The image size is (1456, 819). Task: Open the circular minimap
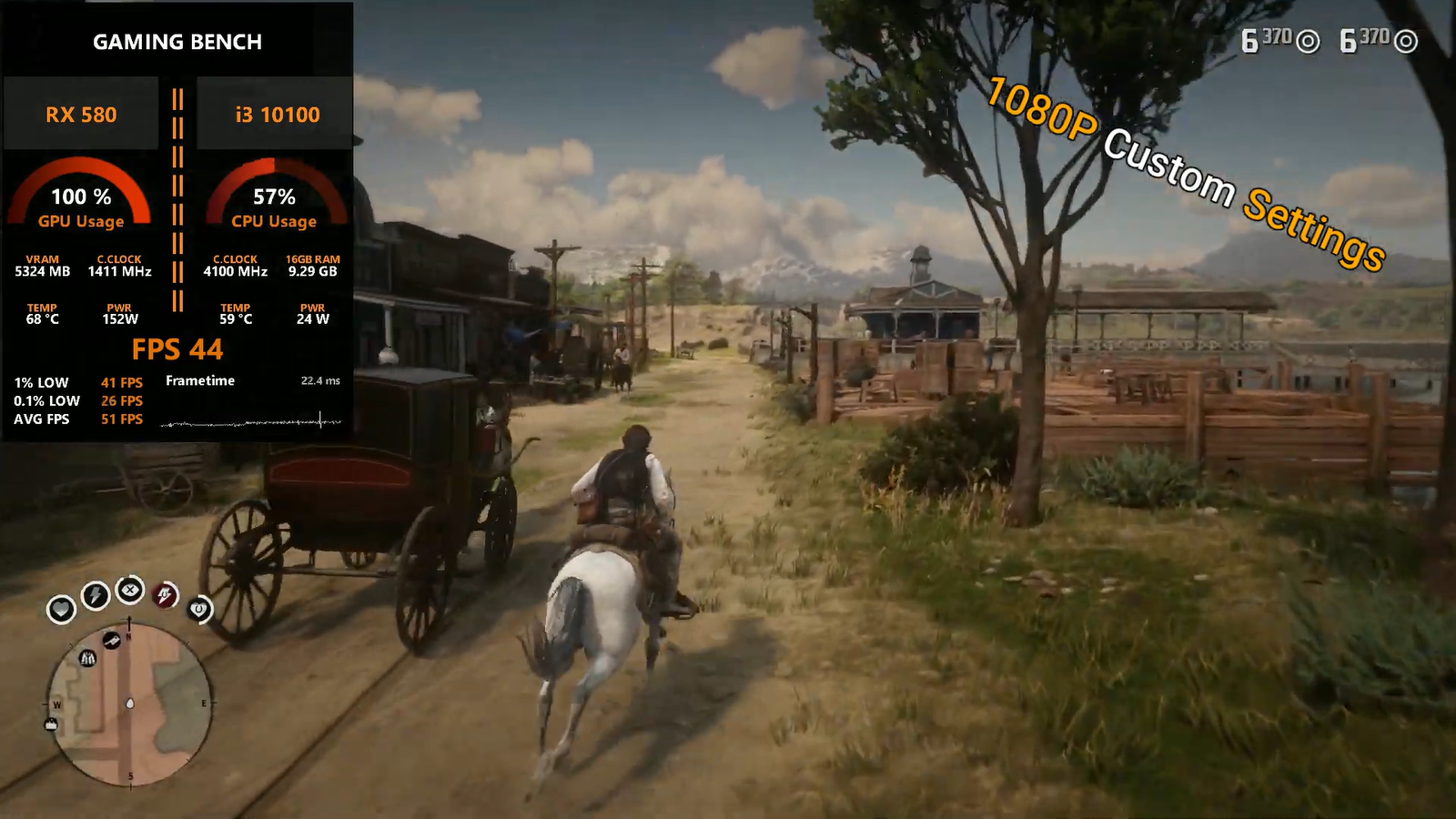pos(129,704)
